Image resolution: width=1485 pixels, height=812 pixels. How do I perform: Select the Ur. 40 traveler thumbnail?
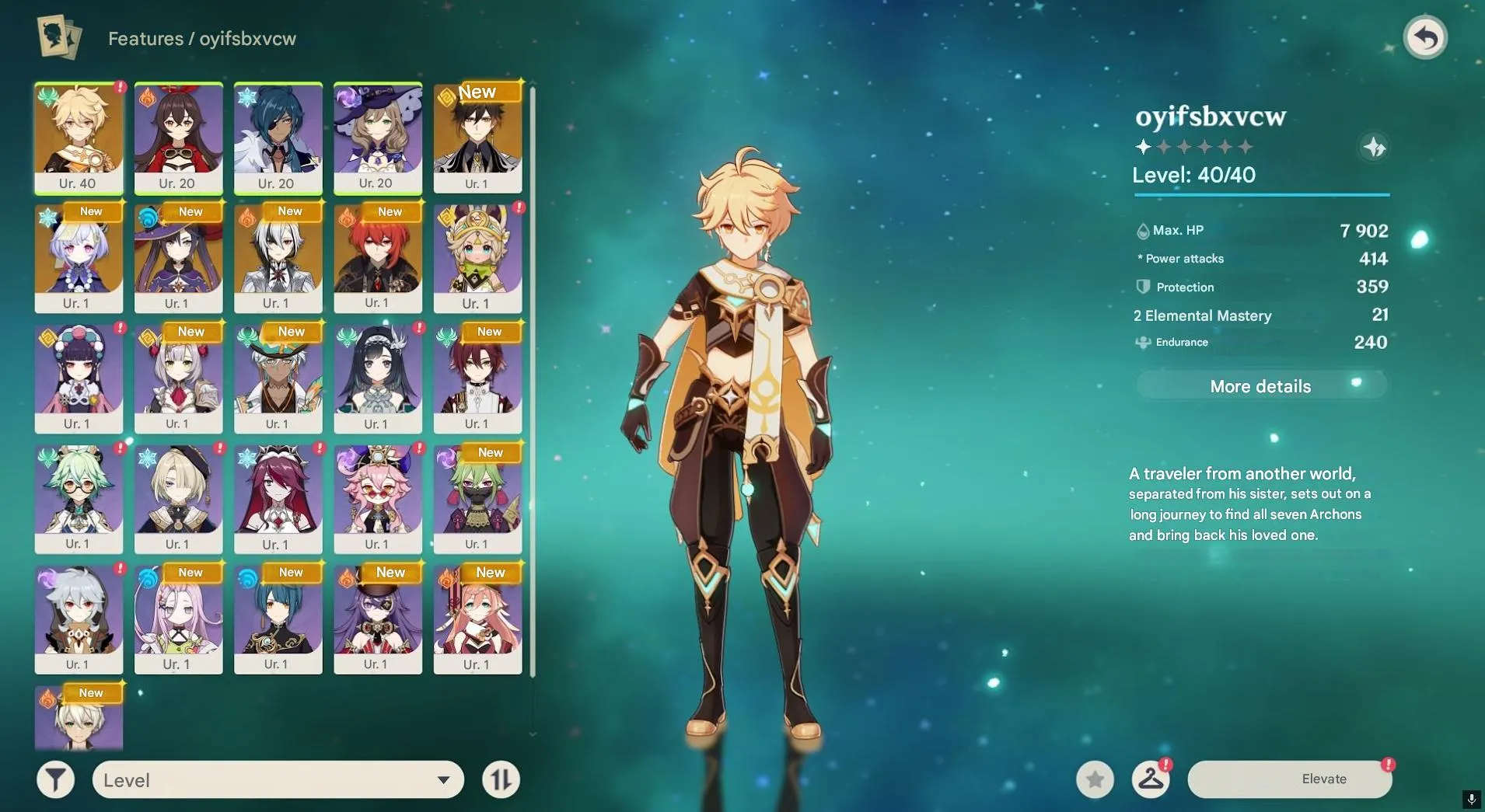coord(79,138)
